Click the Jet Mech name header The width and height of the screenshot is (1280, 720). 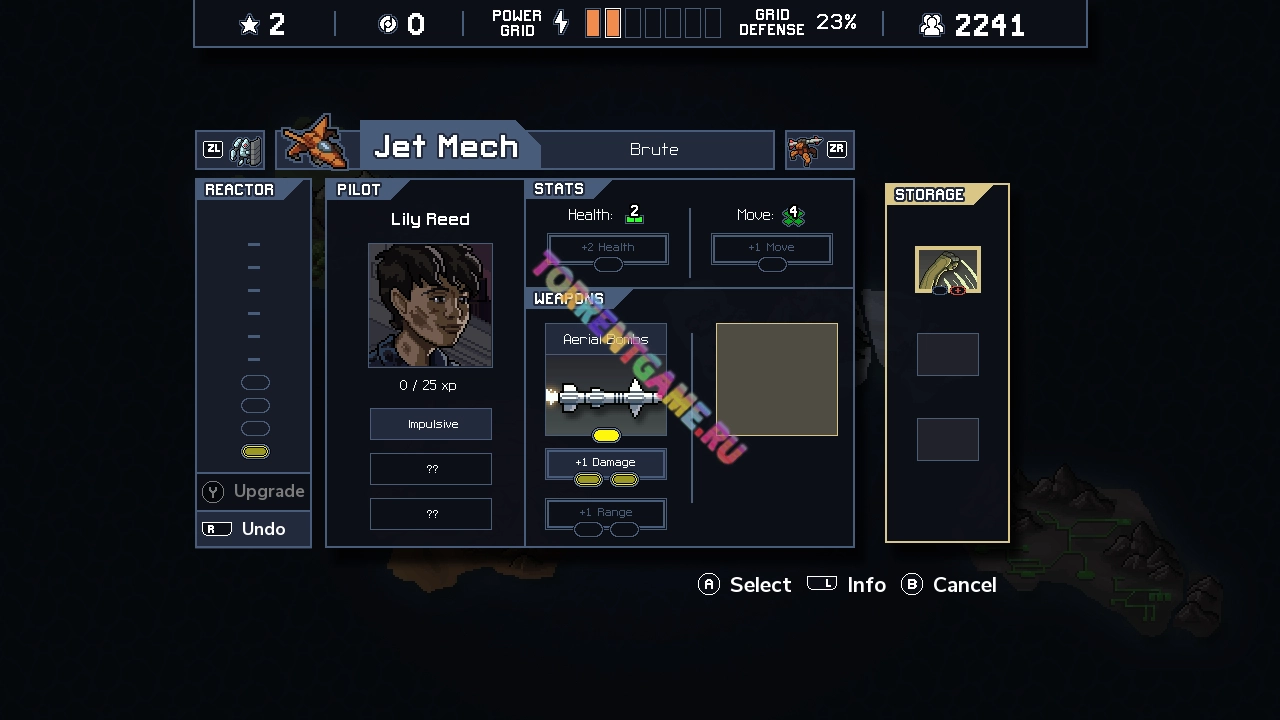tap(446, 147)
